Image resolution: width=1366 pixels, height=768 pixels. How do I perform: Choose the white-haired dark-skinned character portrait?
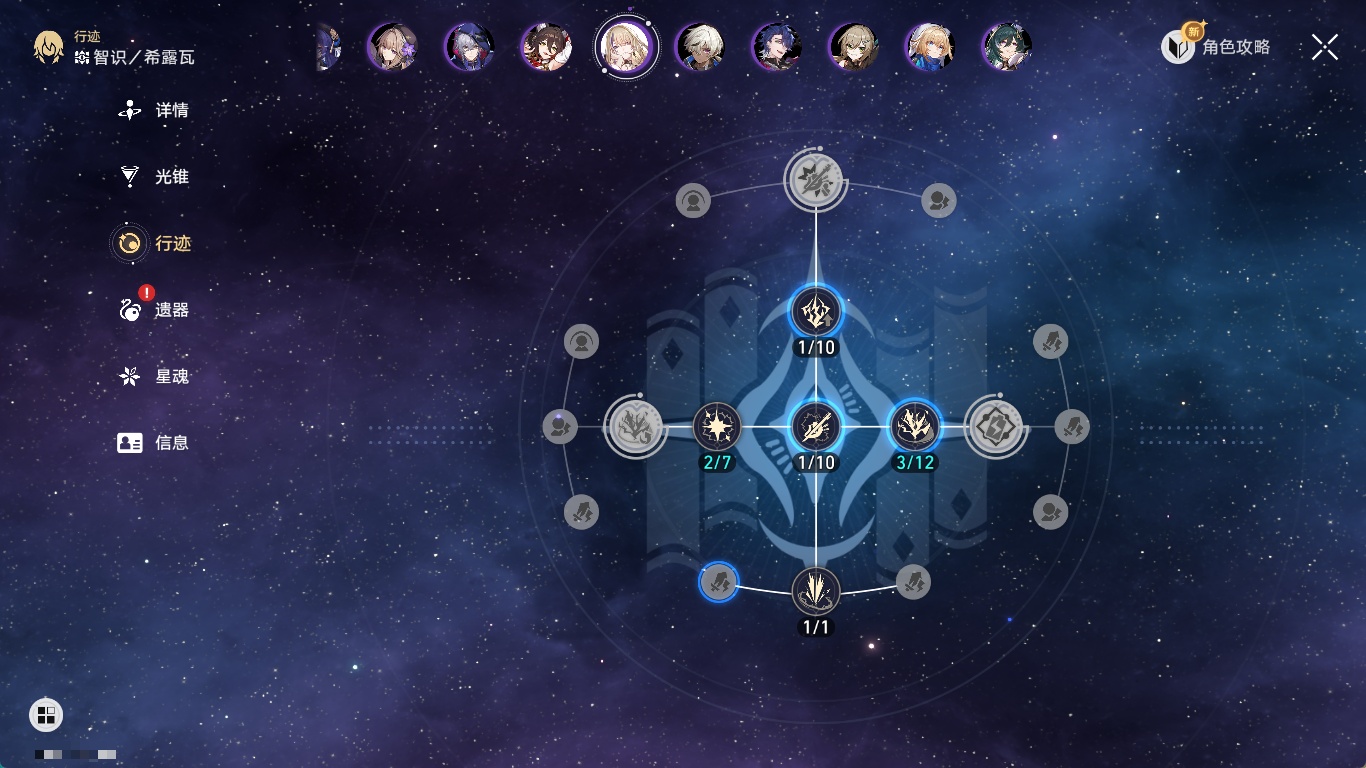(x=700, y=47)
